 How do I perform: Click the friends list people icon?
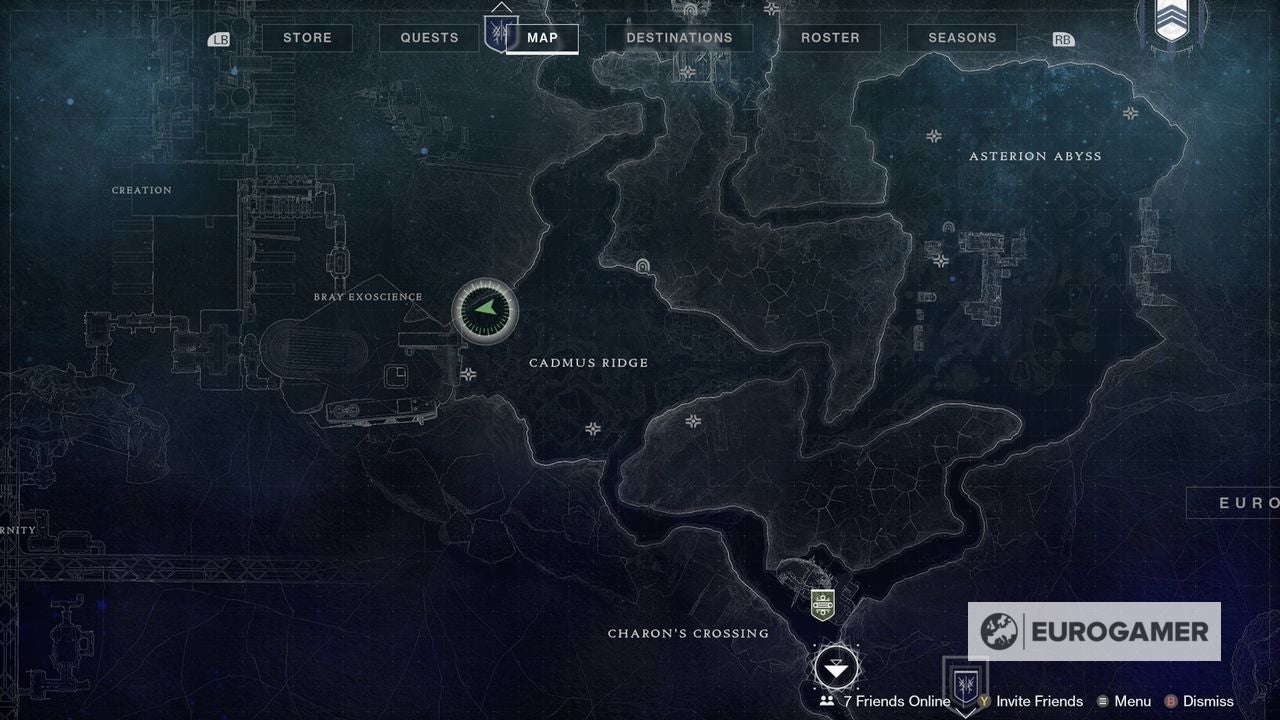tap(826, 701)
